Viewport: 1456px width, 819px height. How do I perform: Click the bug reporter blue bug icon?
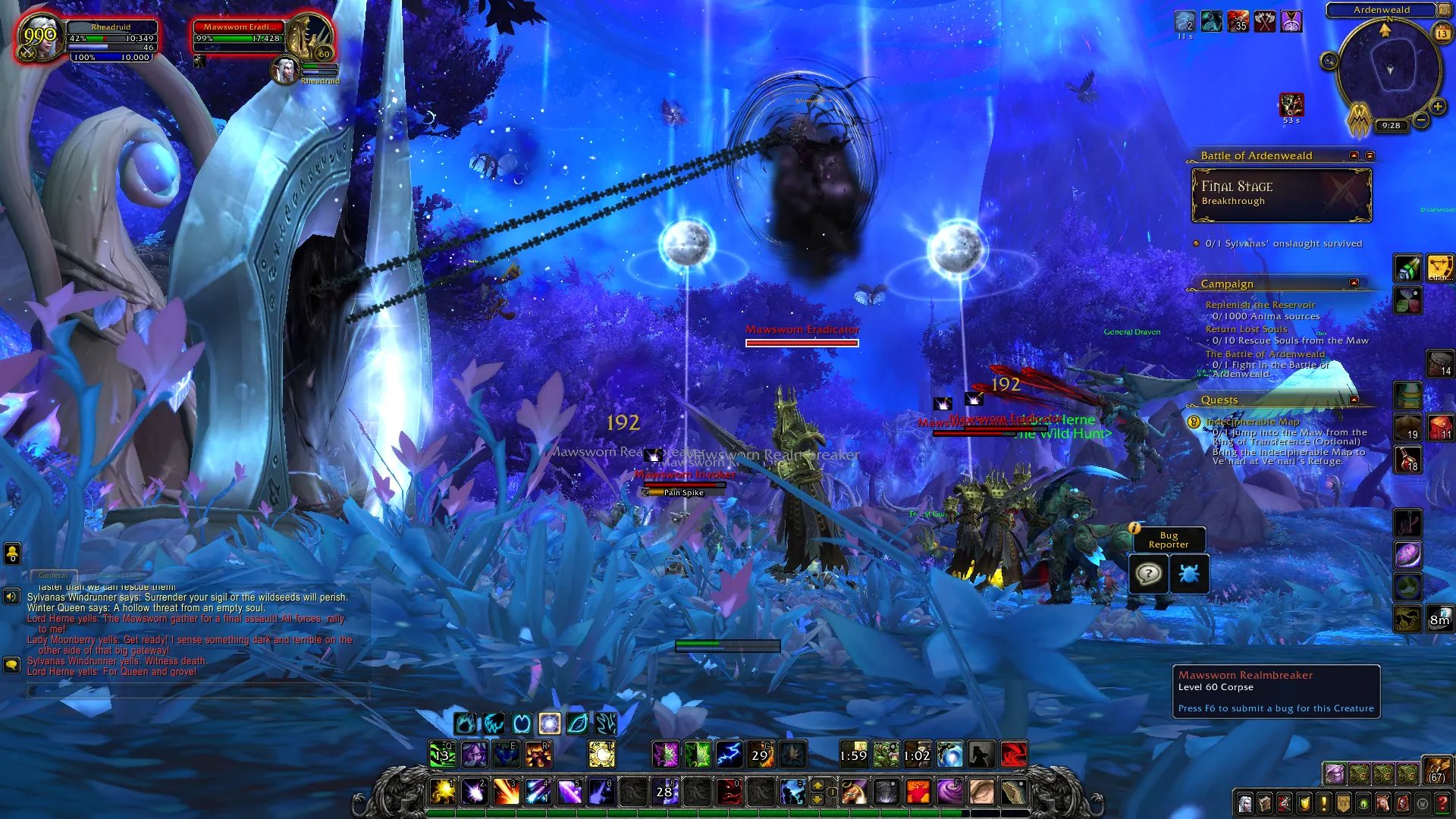pyautogui.click(x=1188, y=574)
